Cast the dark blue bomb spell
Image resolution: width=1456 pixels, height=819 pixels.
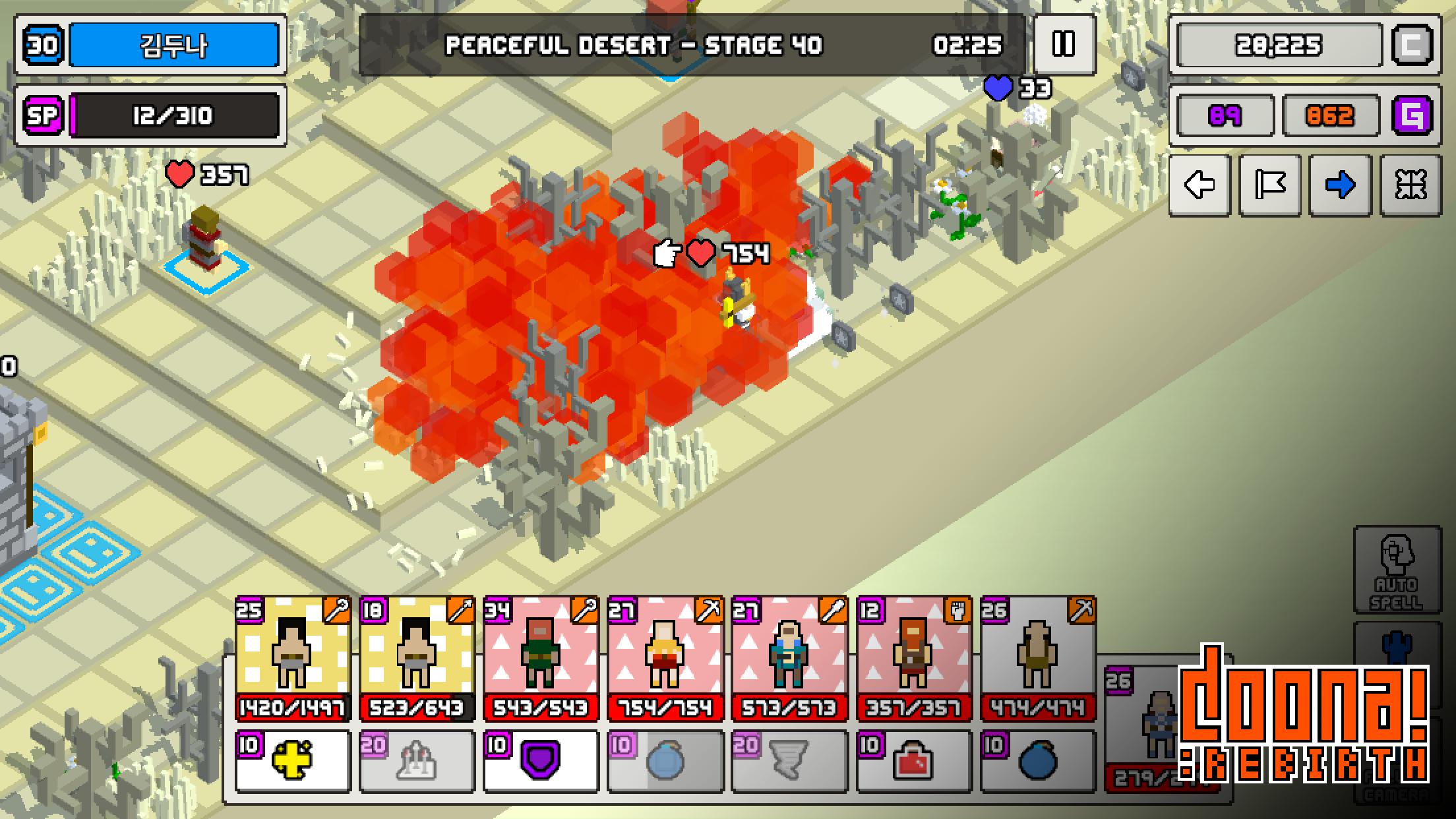(x=1037, y=760)
